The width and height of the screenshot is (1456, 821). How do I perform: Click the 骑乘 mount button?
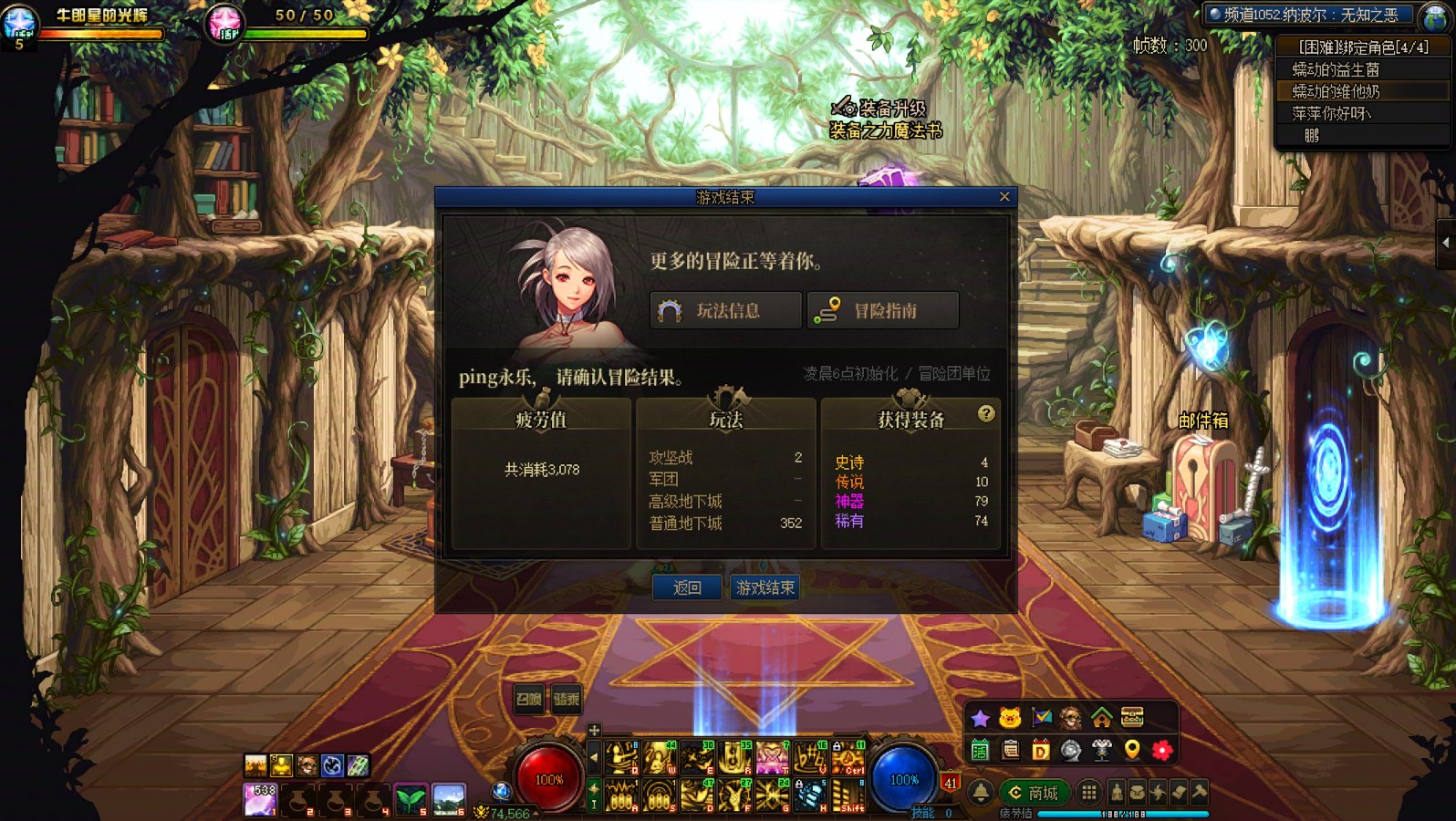click(567, 699)
